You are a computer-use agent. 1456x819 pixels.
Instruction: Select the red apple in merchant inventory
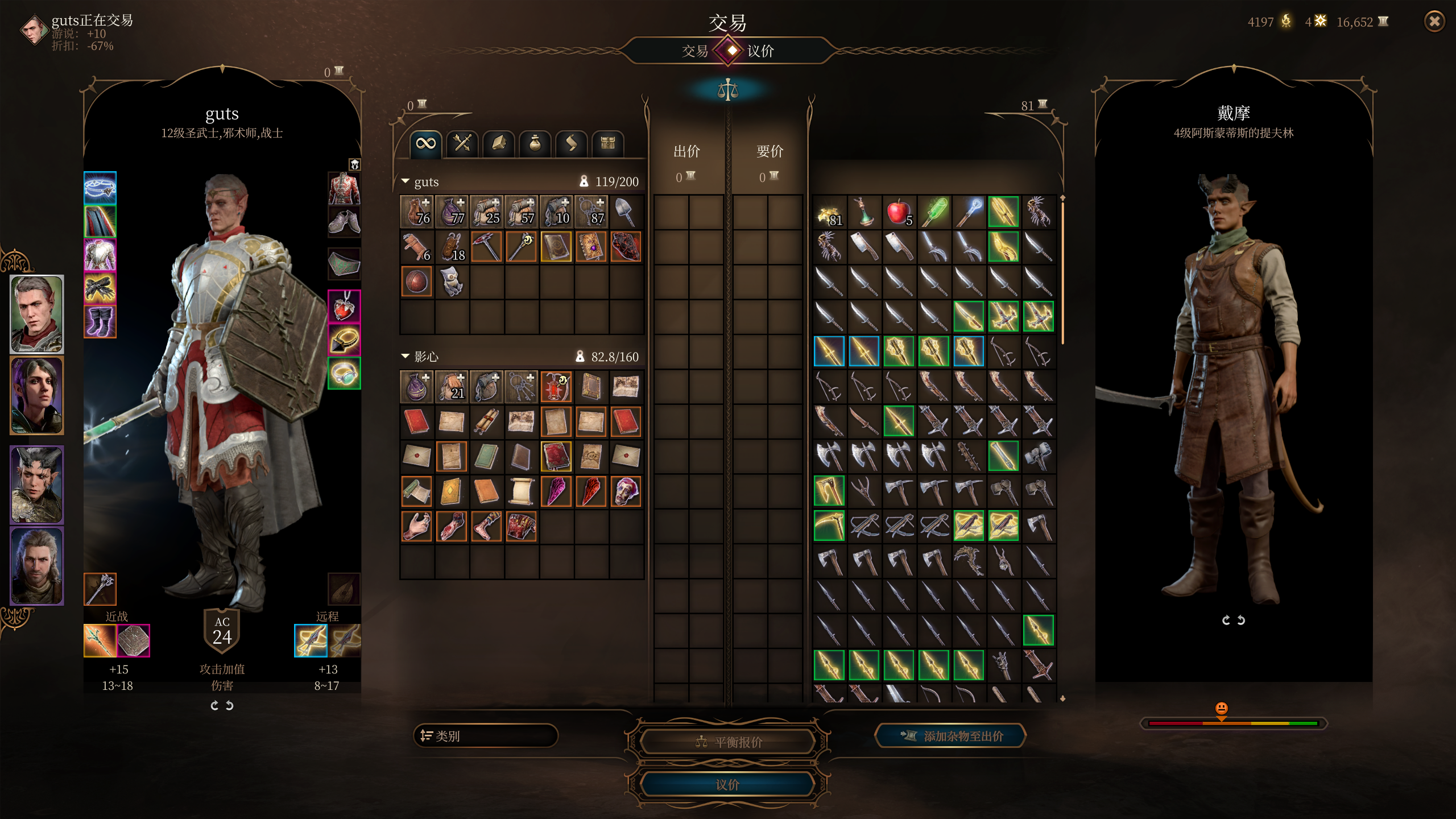(x=899, y=212)
